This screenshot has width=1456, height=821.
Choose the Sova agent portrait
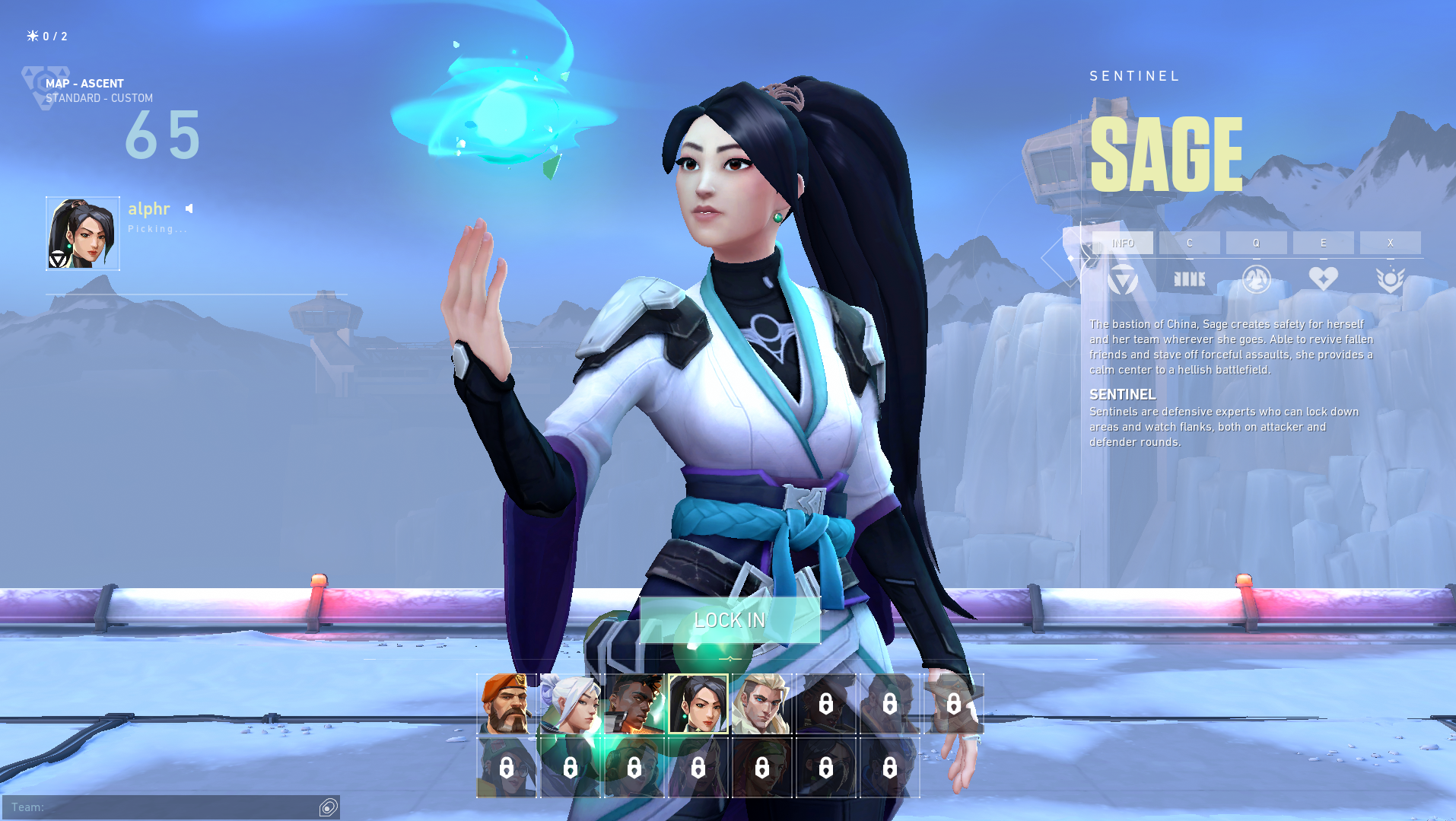pyautogui.click(x=761, y=704)
